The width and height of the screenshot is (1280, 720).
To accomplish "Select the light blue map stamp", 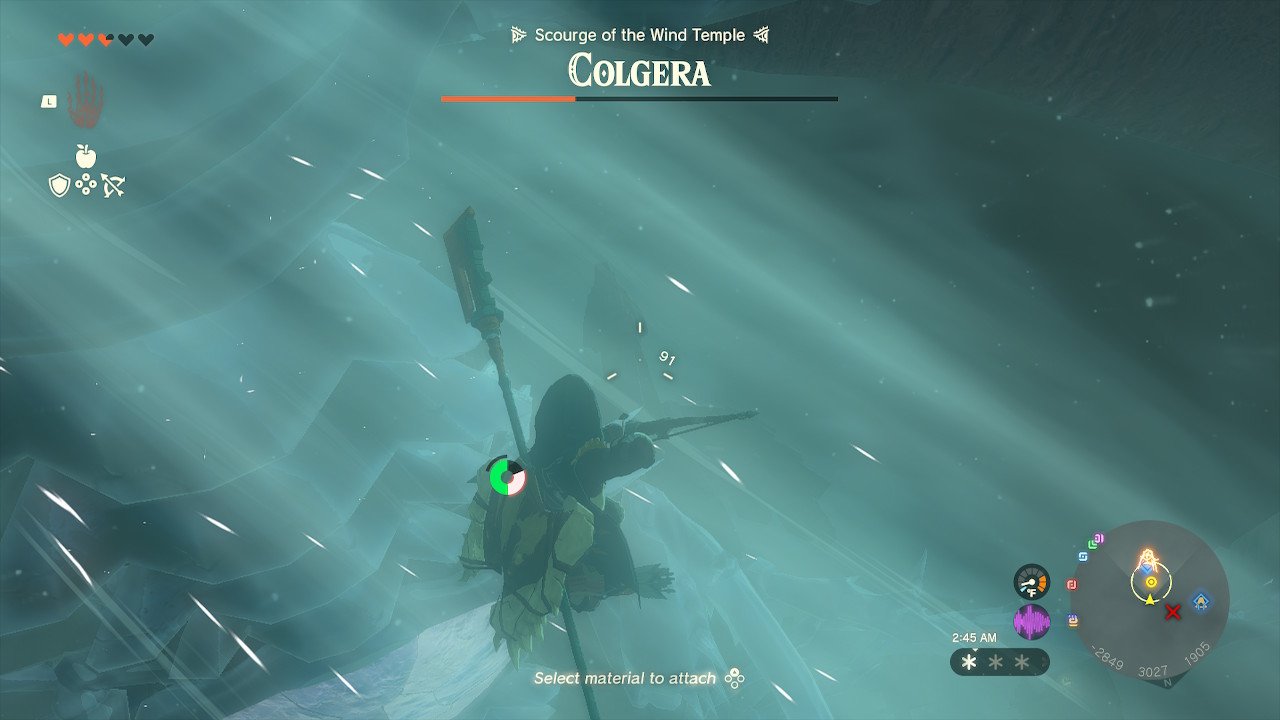I will point(1082,556).
